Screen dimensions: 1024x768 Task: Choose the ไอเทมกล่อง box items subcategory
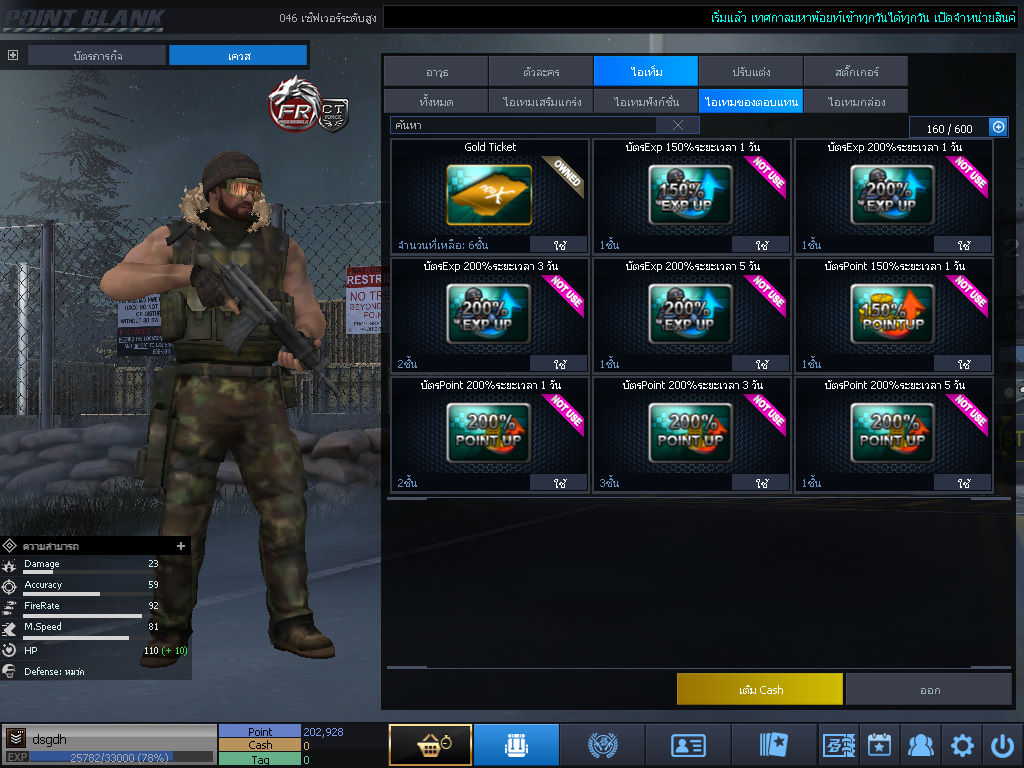(855, 102)
